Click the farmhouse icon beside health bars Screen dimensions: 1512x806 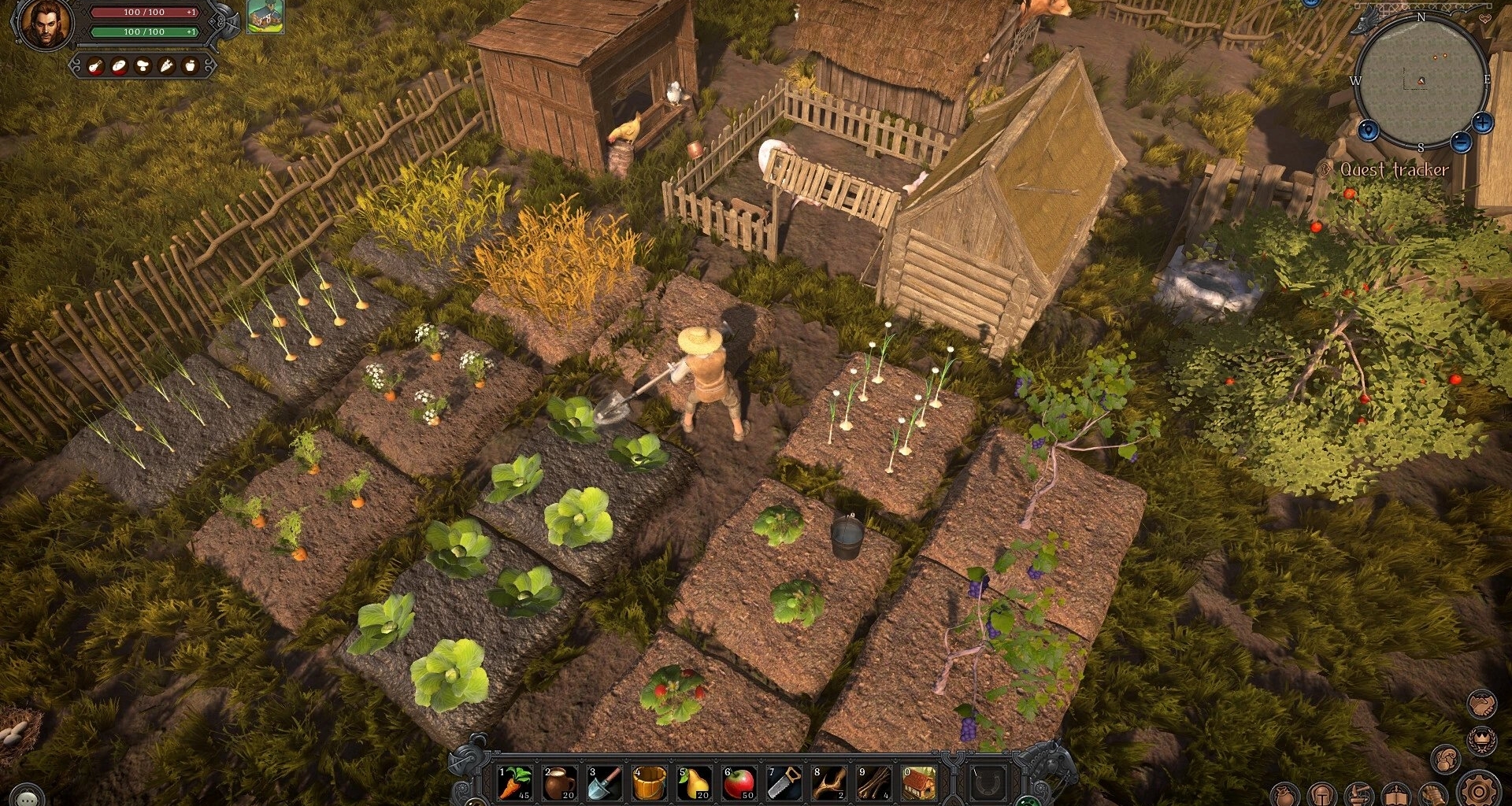pyautogui.click(x=265, y=17)
